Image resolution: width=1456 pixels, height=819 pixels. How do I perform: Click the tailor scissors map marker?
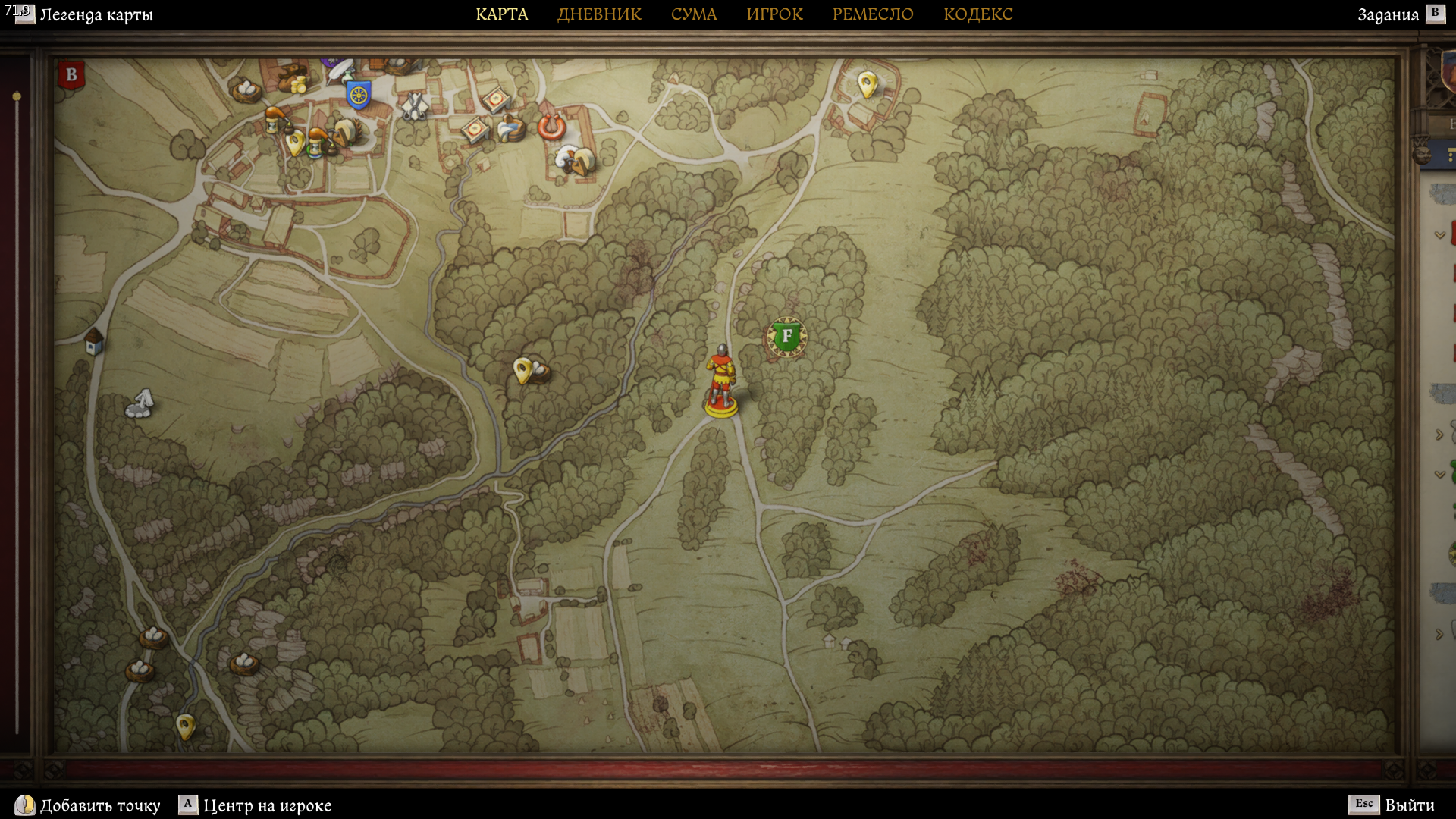(414, 107)
